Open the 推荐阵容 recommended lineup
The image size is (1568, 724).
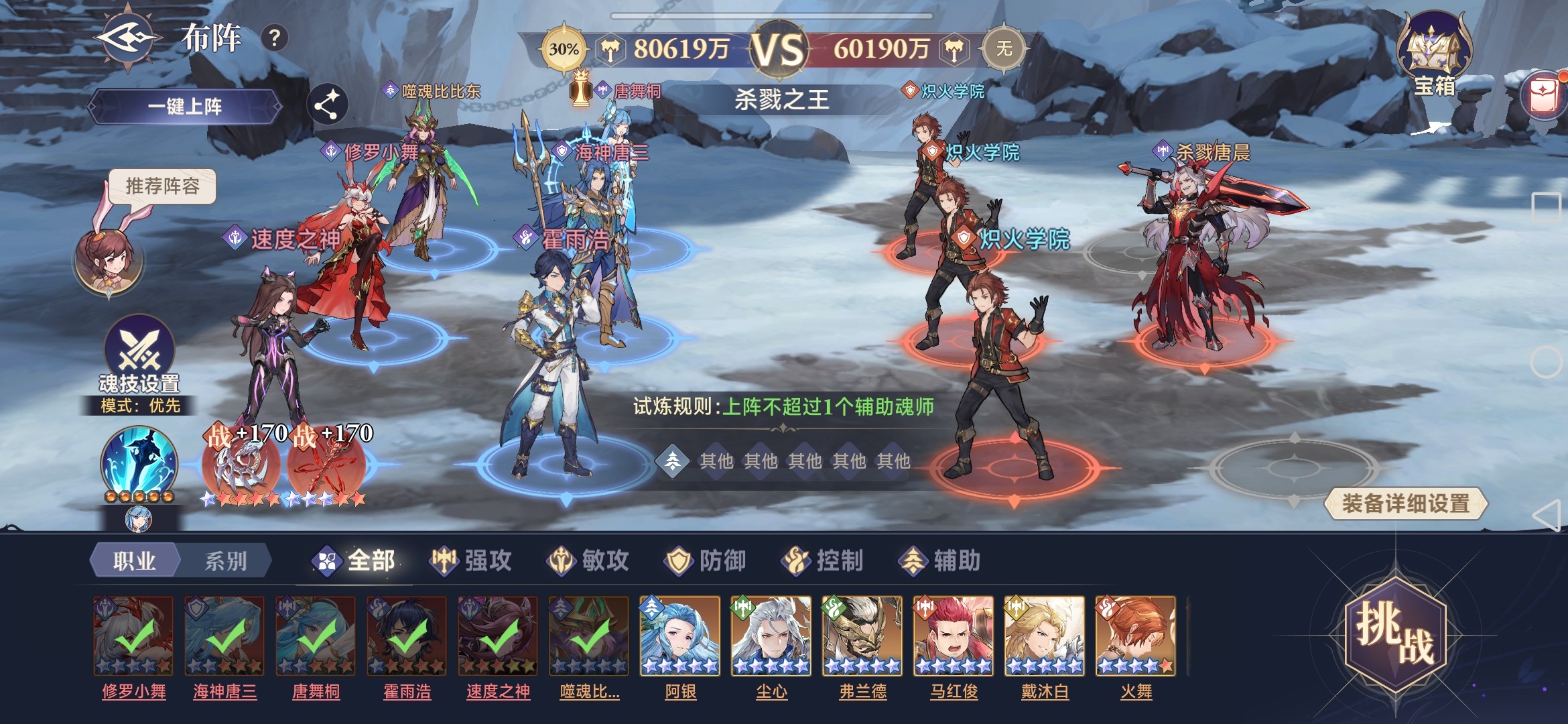[x=163, y=186]
